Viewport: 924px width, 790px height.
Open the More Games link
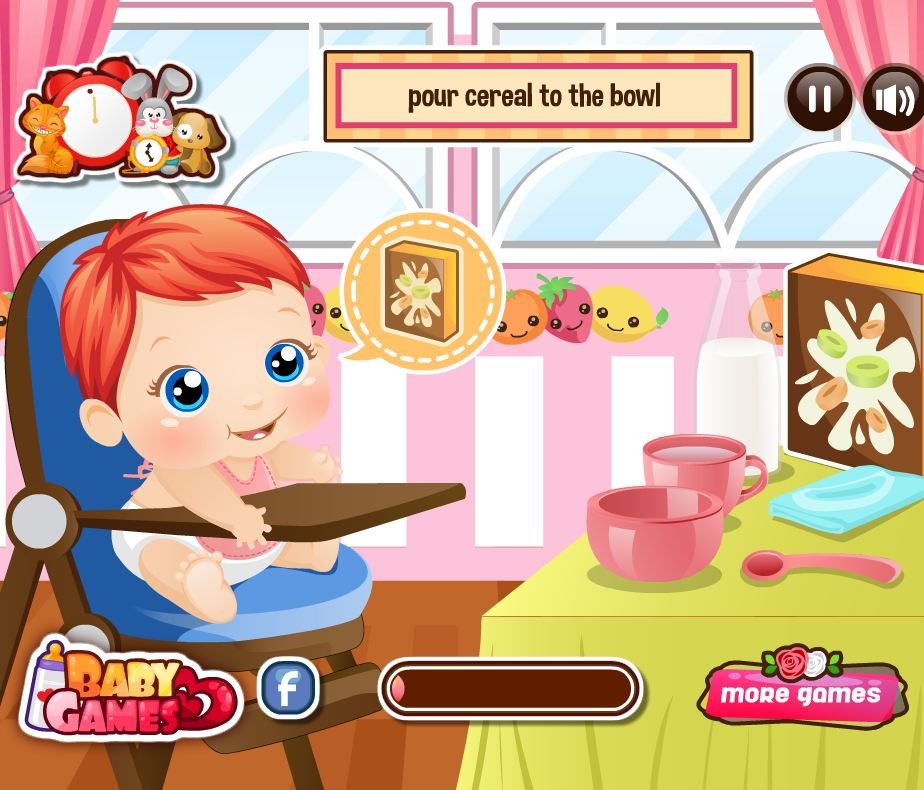tap(801, 692)
